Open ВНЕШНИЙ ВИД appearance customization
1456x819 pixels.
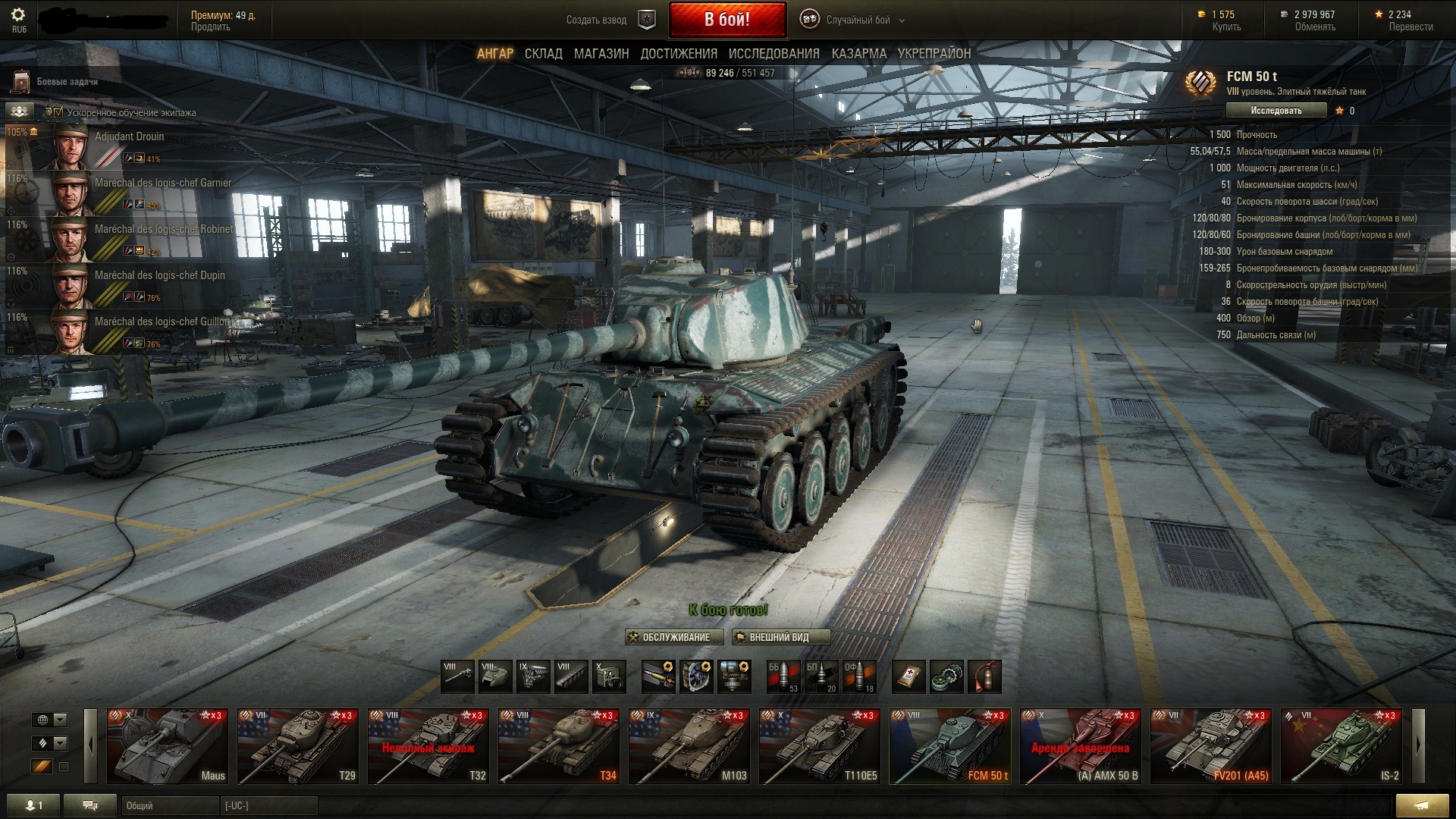tap(780, 637)
